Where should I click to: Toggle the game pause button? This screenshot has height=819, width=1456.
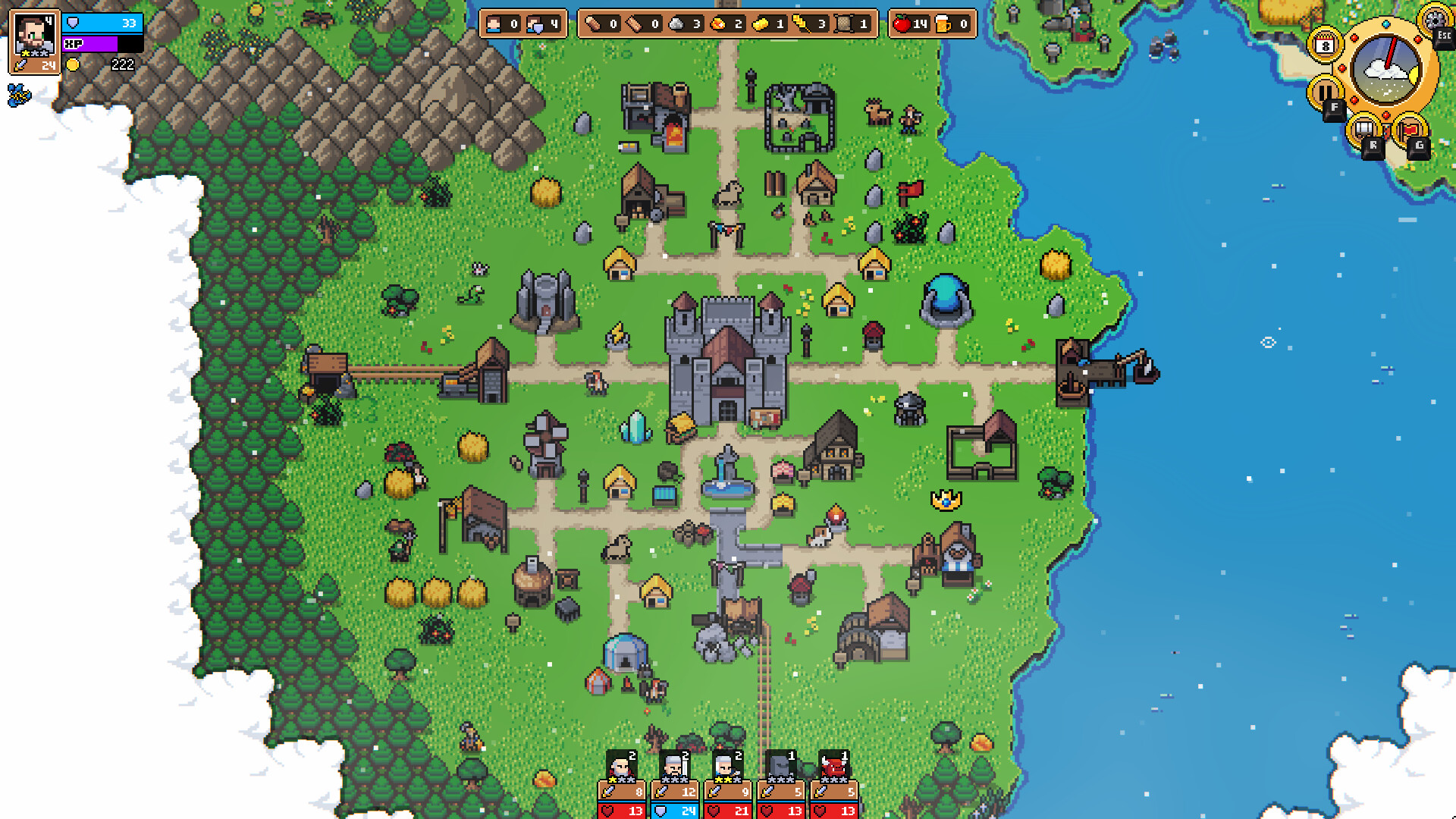click(1326, 91)
